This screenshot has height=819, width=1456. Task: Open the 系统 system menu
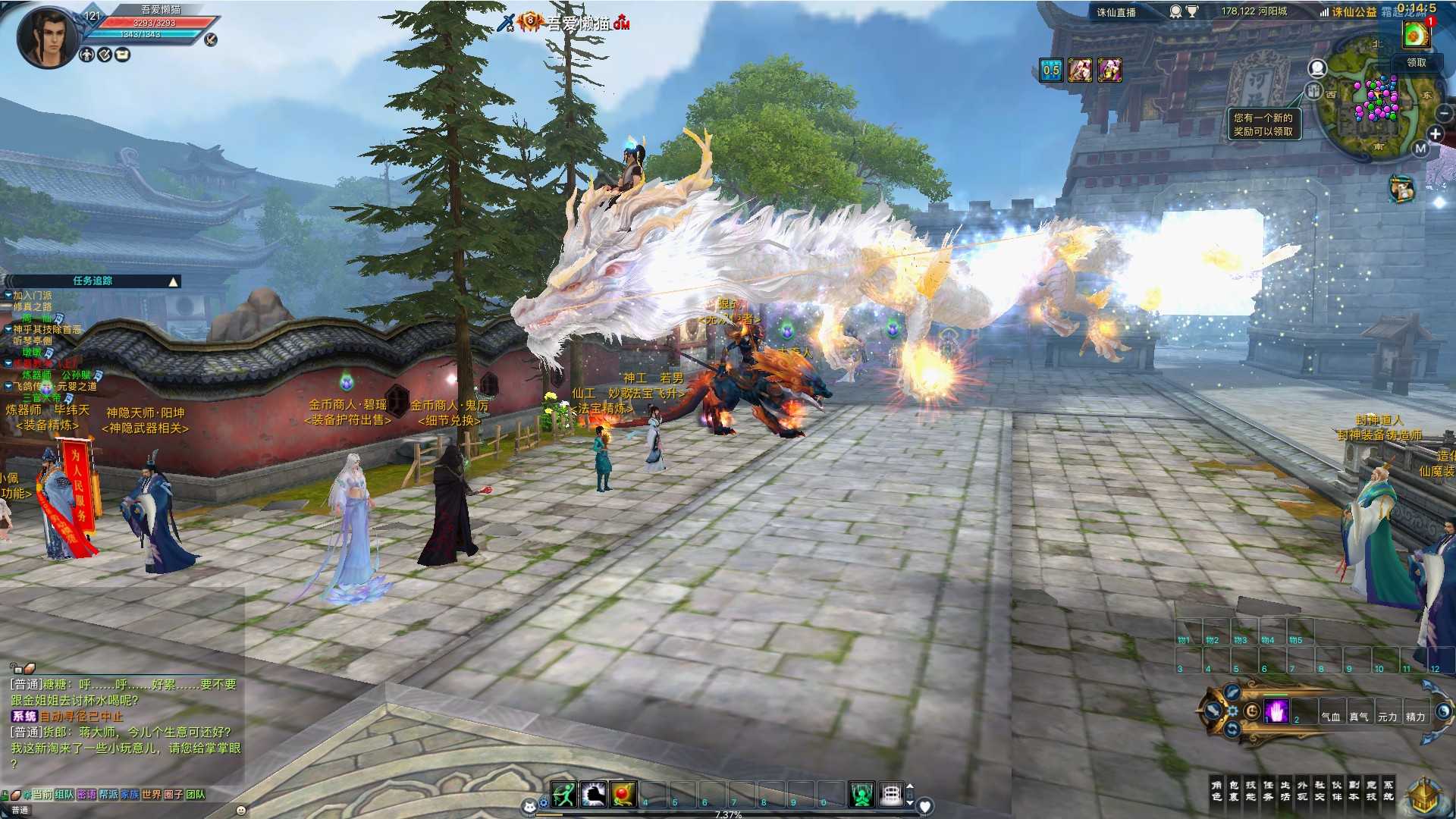pos(1389,791)
